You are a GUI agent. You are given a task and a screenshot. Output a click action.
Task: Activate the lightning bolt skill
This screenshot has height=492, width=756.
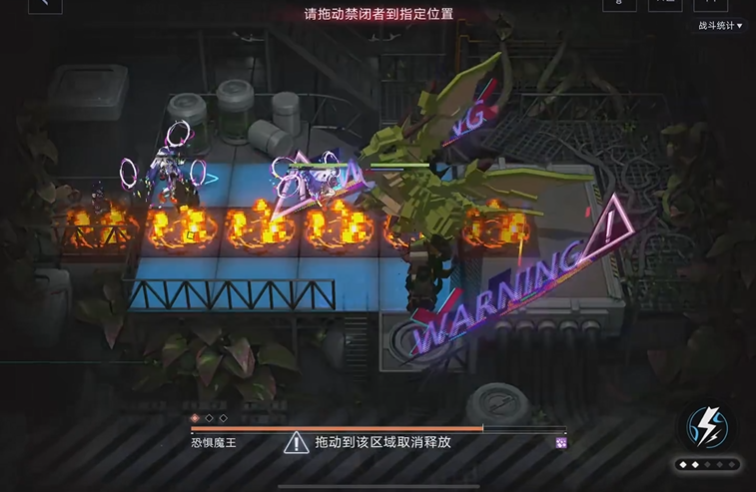(x=708, y=428)
